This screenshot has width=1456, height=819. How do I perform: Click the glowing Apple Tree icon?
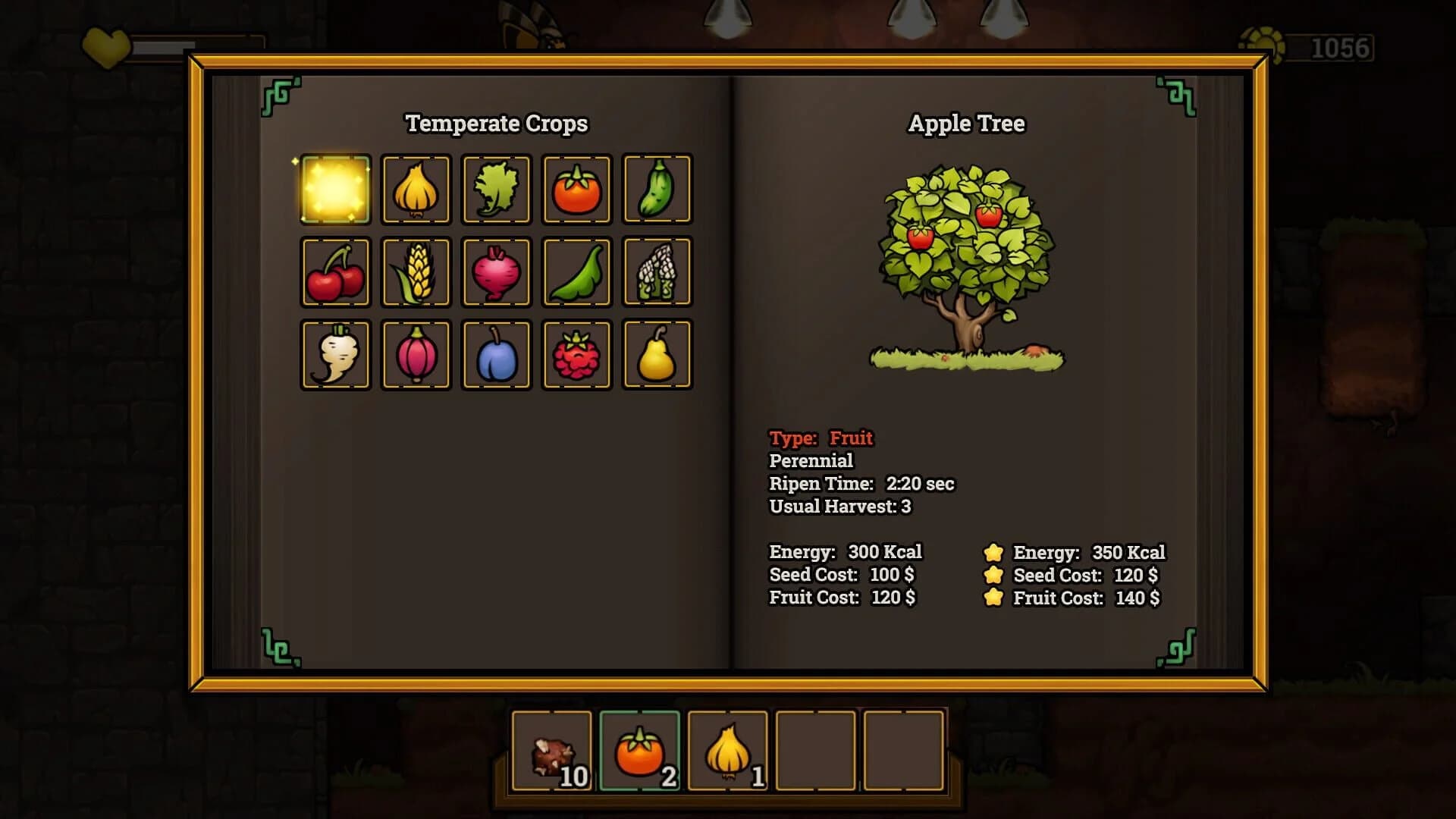tap(336, 190)
